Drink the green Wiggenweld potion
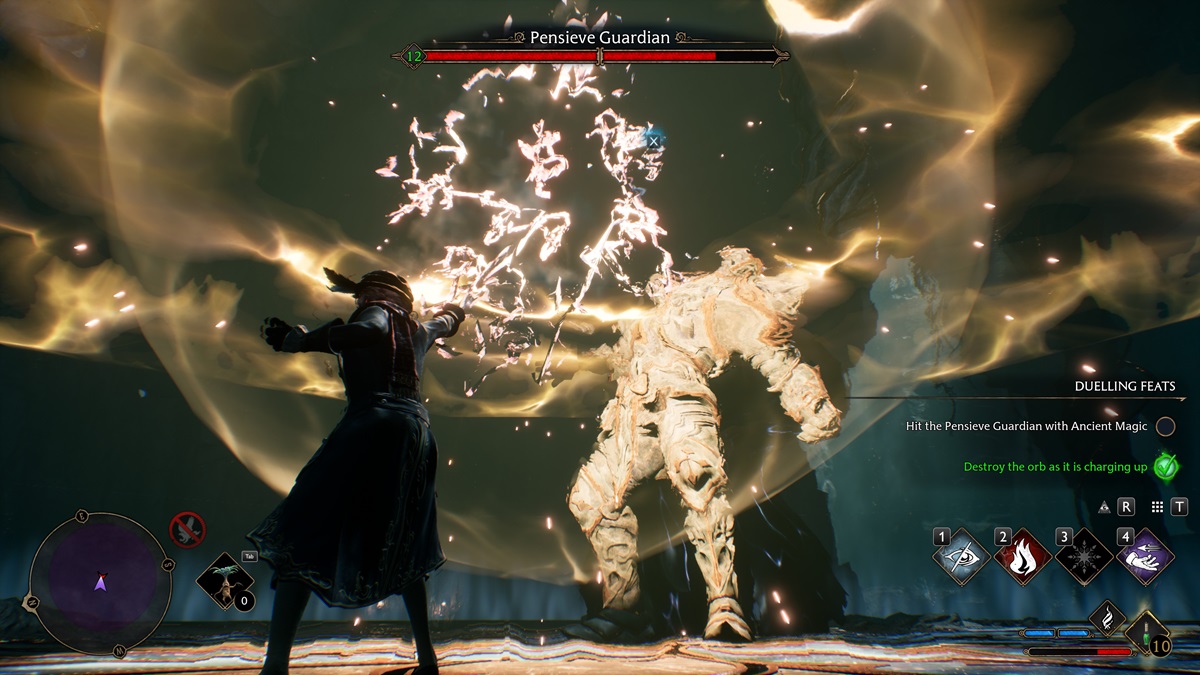 (x=1146, y=634)
